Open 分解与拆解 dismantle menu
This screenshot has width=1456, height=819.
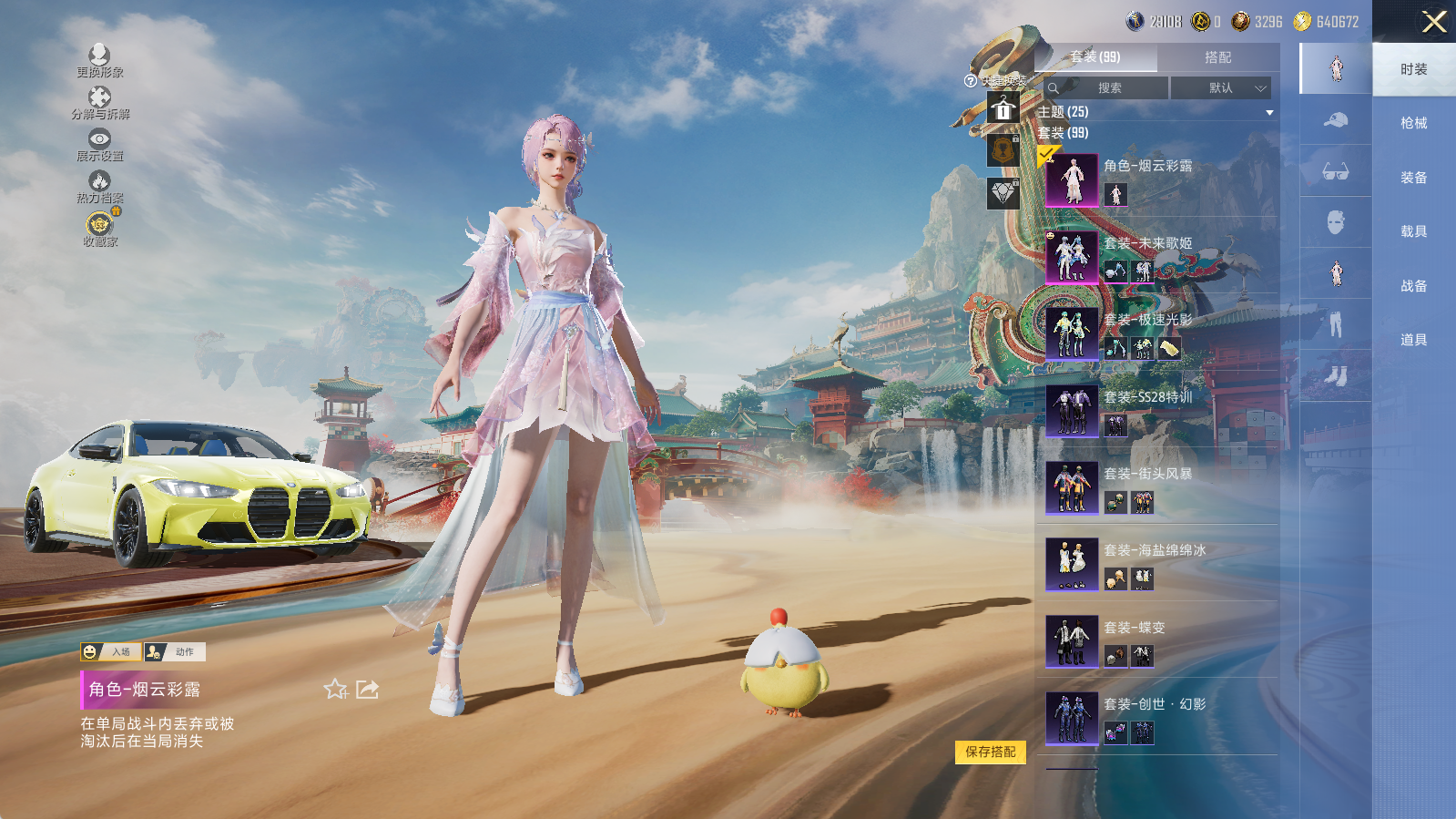(x=100, y=102)
